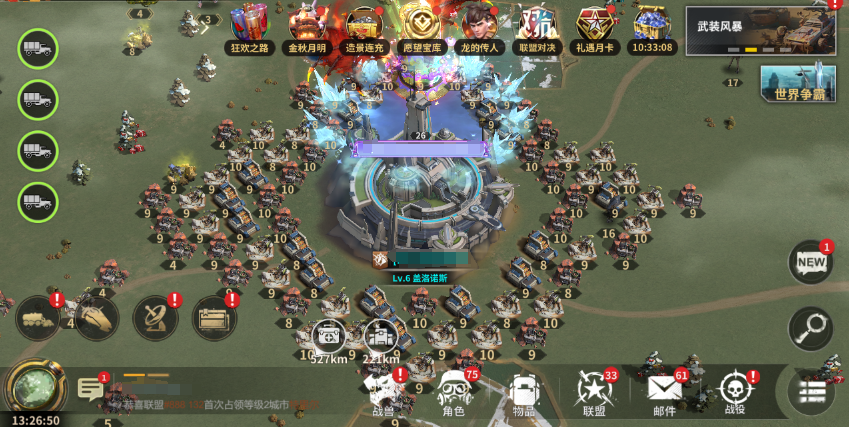This screenshot has width=849, height=427.
Task: Open the 角色 character menu
Action: pyautogui.click(x=453, y=392)
